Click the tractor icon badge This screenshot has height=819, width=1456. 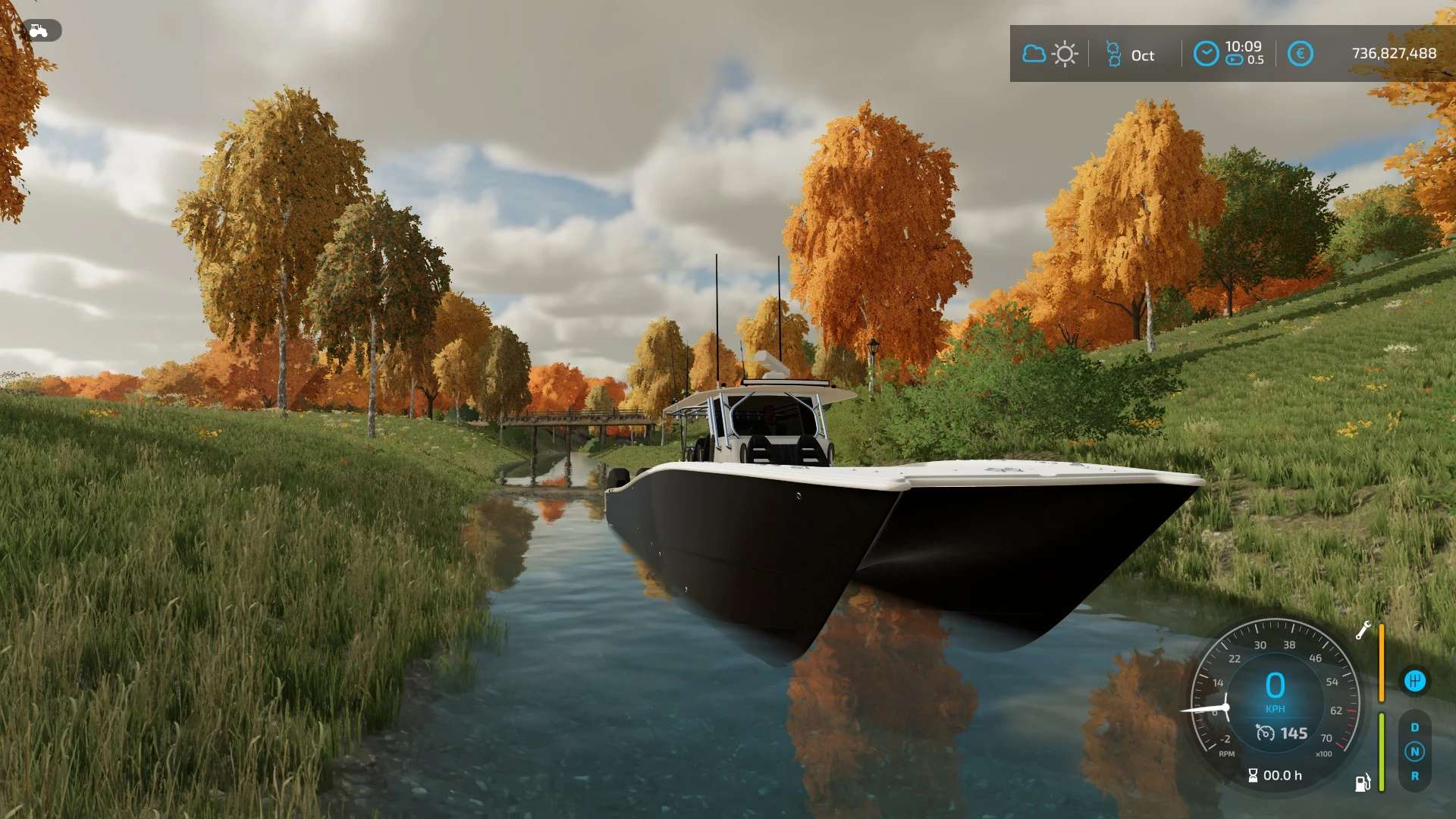[39, 30]
